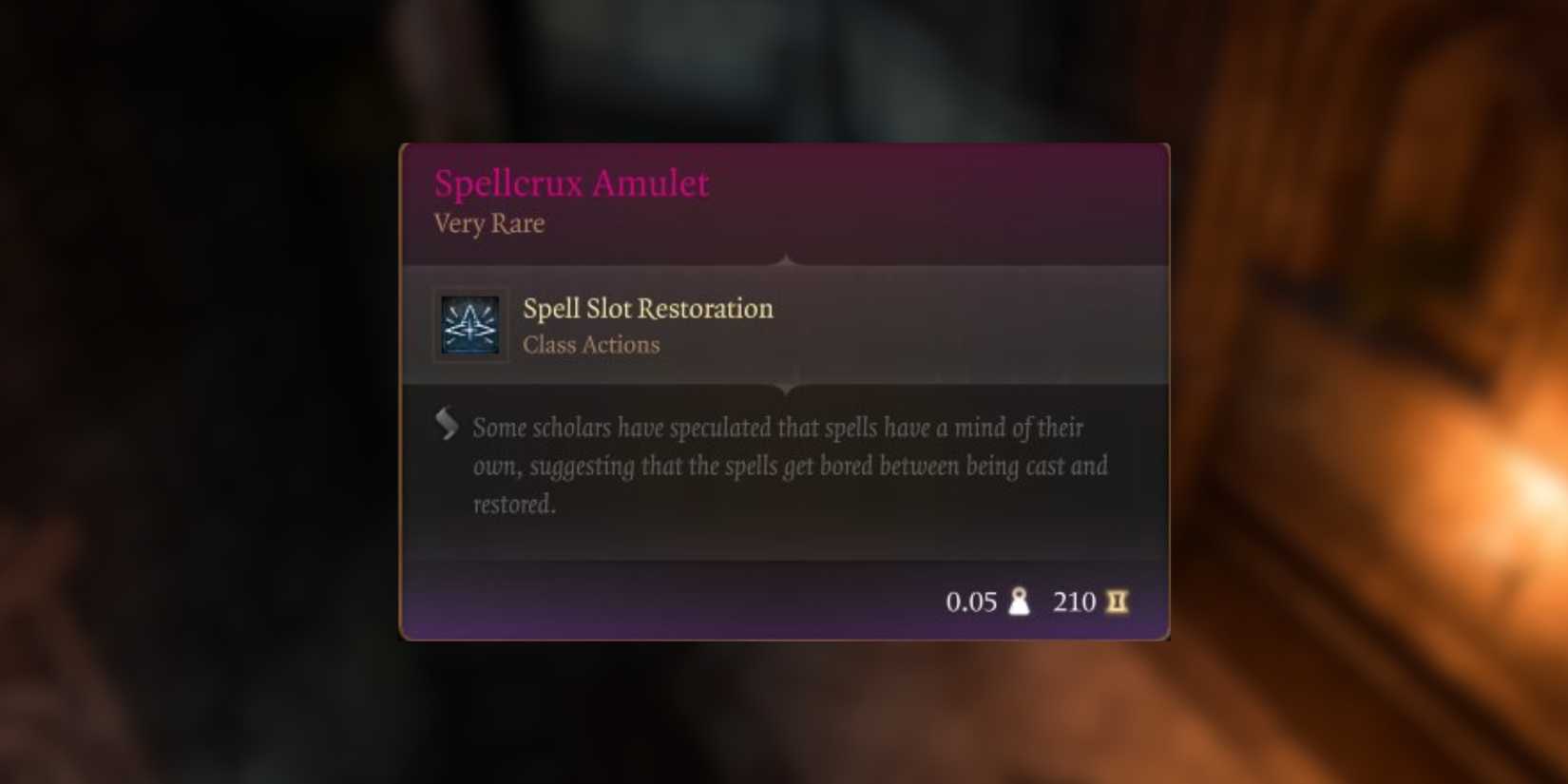Click the flavor text about bored spells

tap(789, 466)
